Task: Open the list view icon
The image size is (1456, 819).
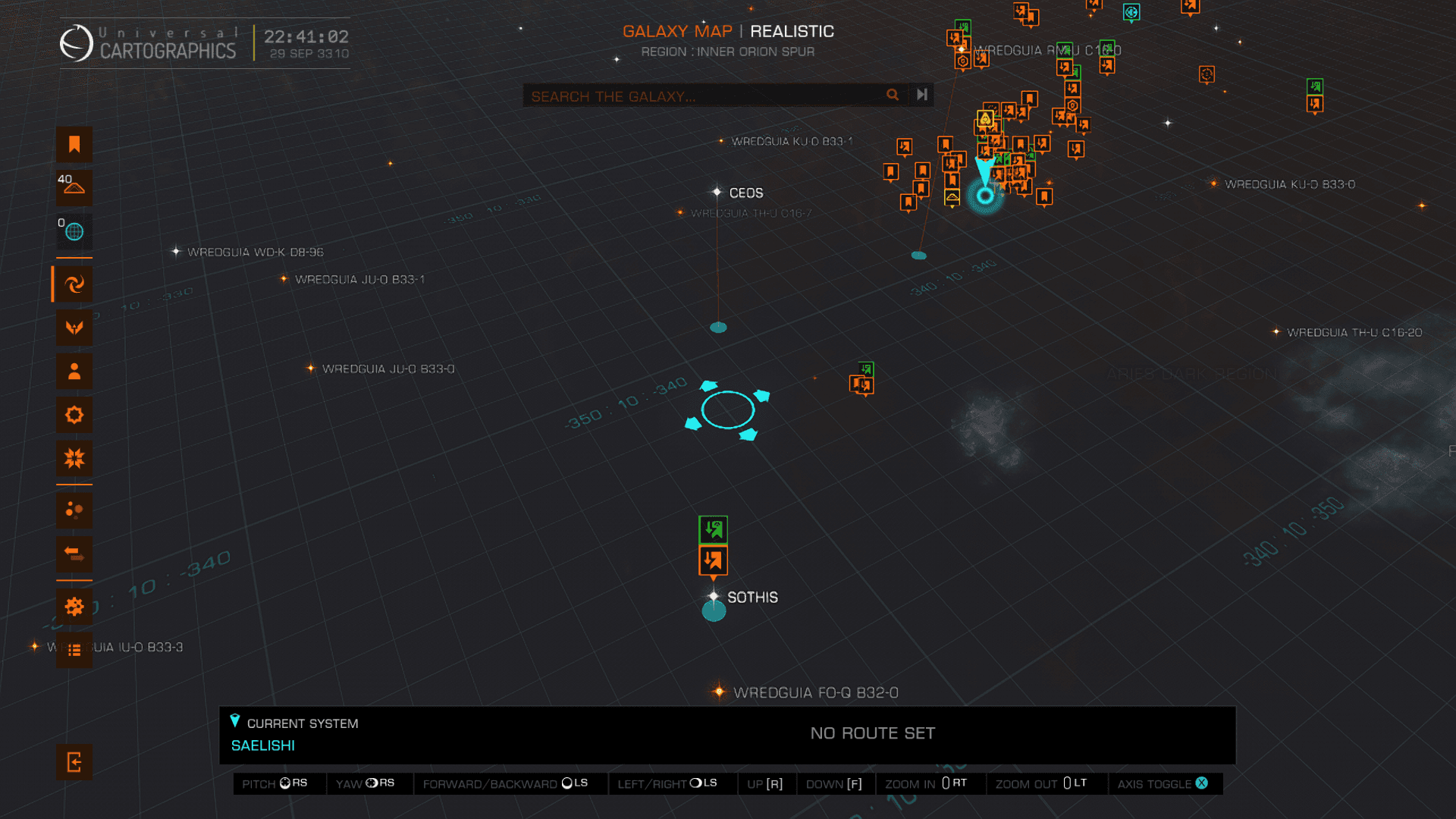Action: [74, 650]
